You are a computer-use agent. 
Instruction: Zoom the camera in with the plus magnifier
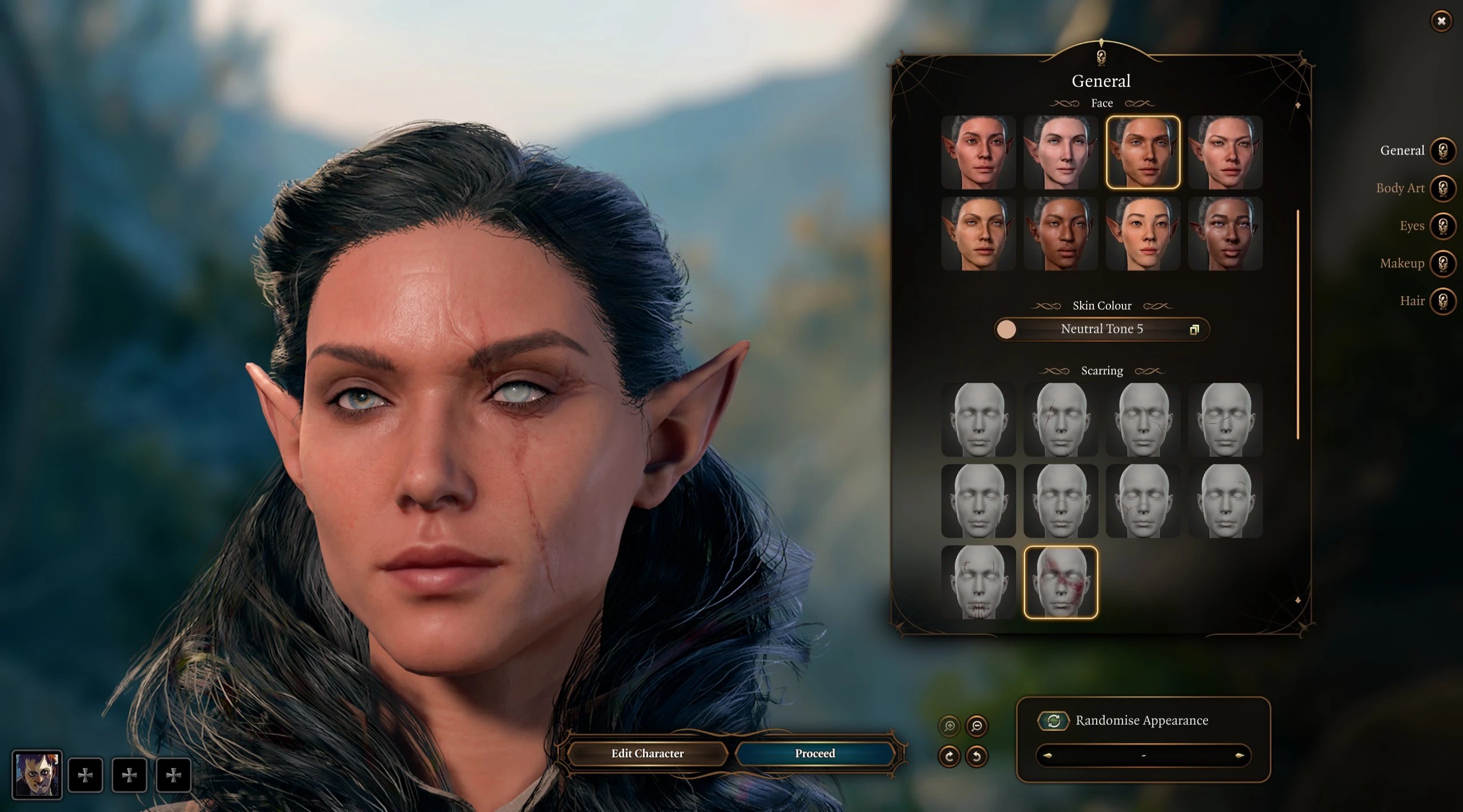click(x=949, y=726)
